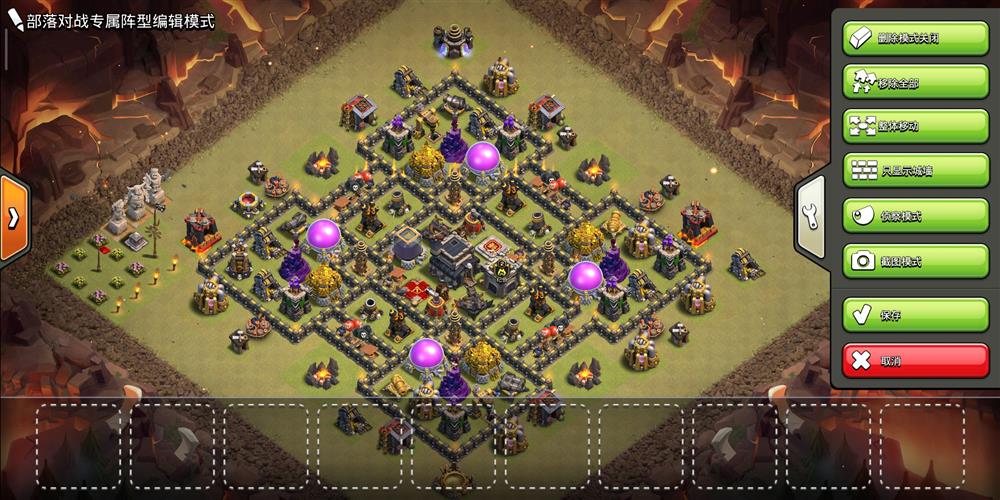Open screenshot mode with camera icon

901,260
